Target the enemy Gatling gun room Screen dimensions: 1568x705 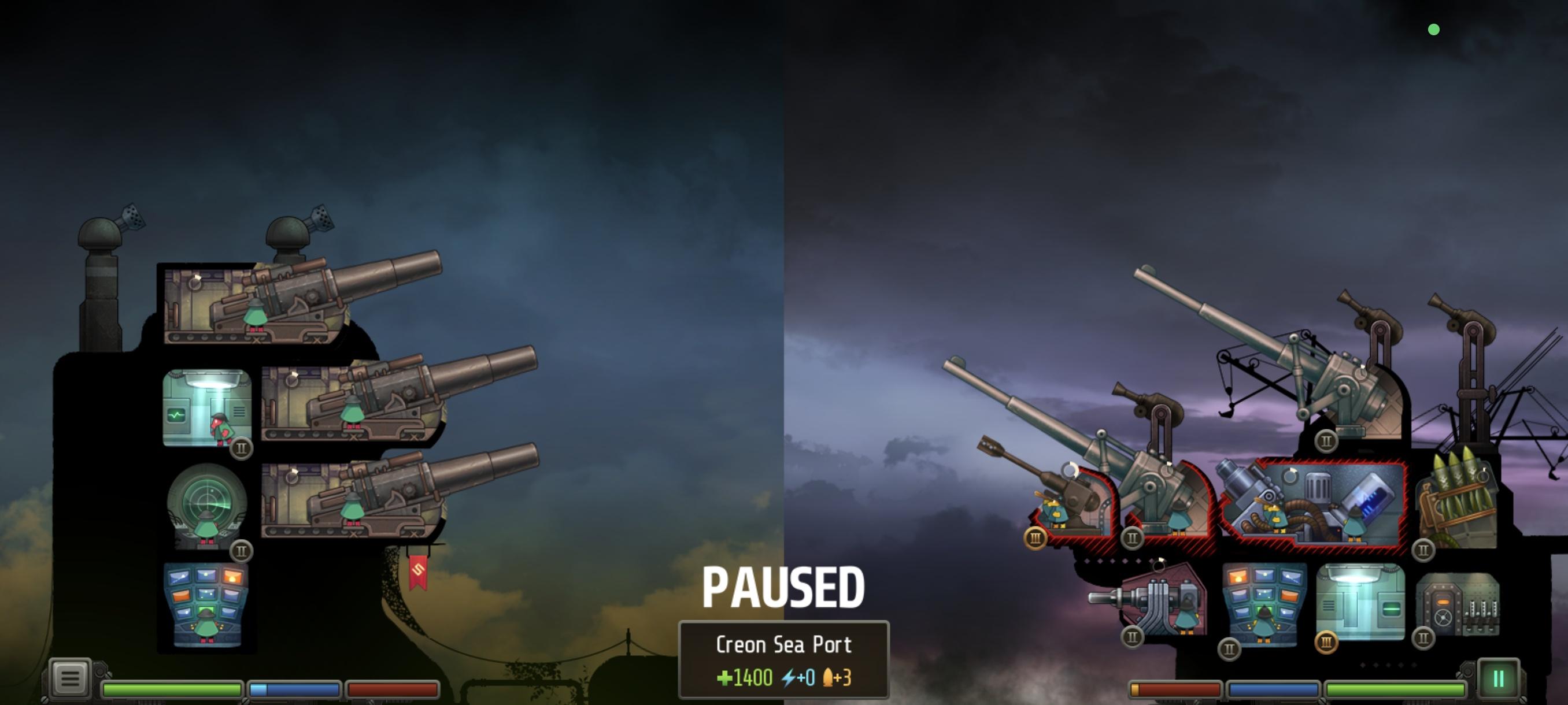[1163, 602]
